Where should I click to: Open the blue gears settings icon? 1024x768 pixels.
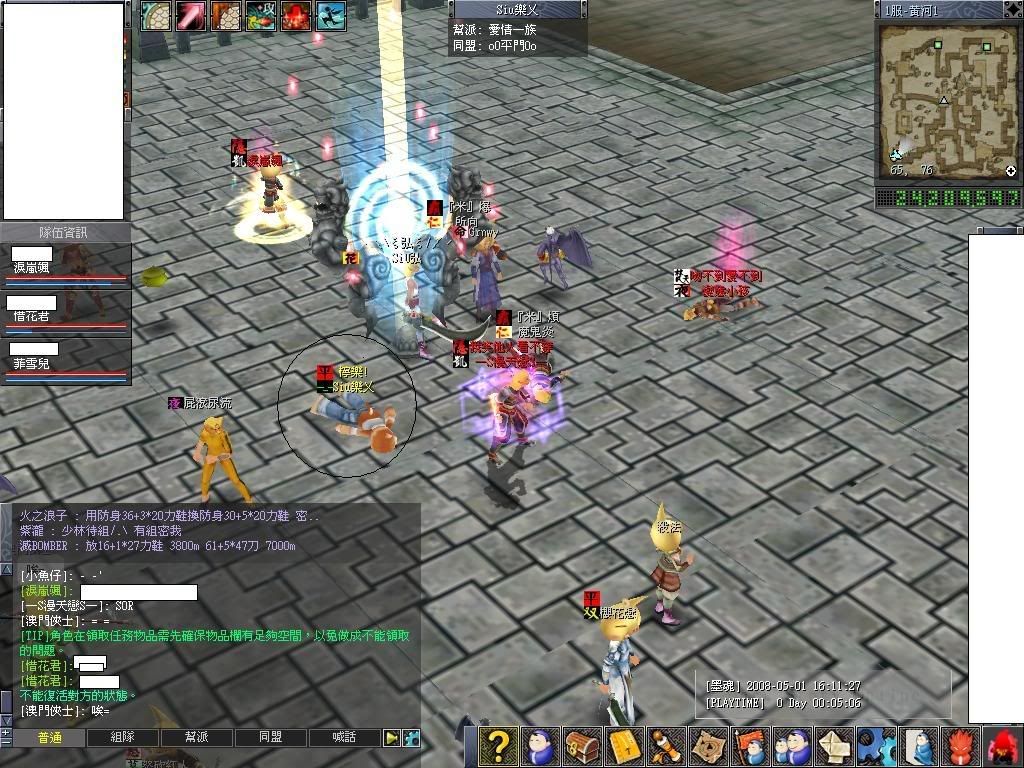(877, 746)
